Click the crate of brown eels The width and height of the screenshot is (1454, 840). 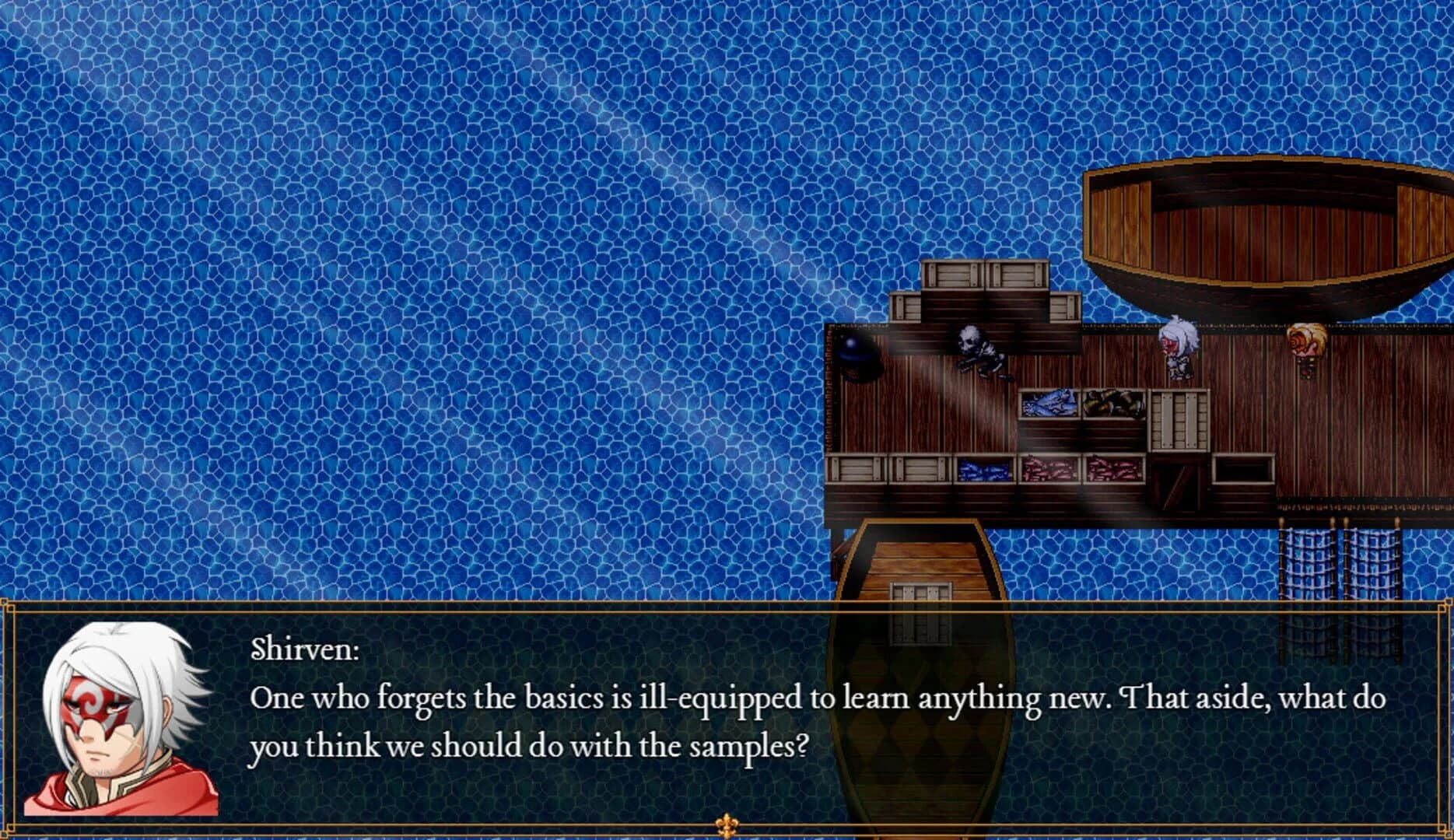tap(1113, 405)
